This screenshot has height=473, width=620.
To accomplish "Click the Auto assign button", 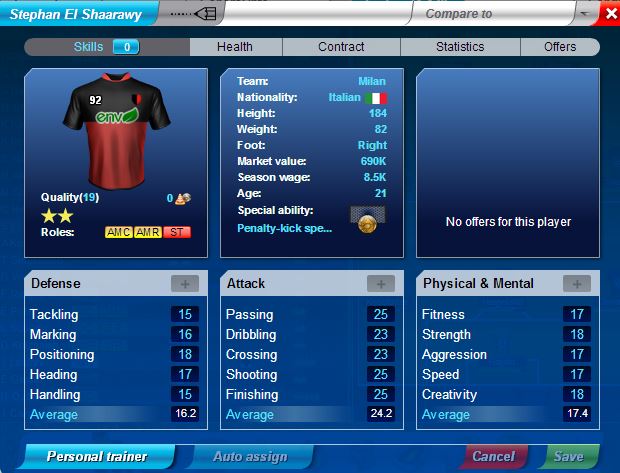I will [x=250, y=457].
